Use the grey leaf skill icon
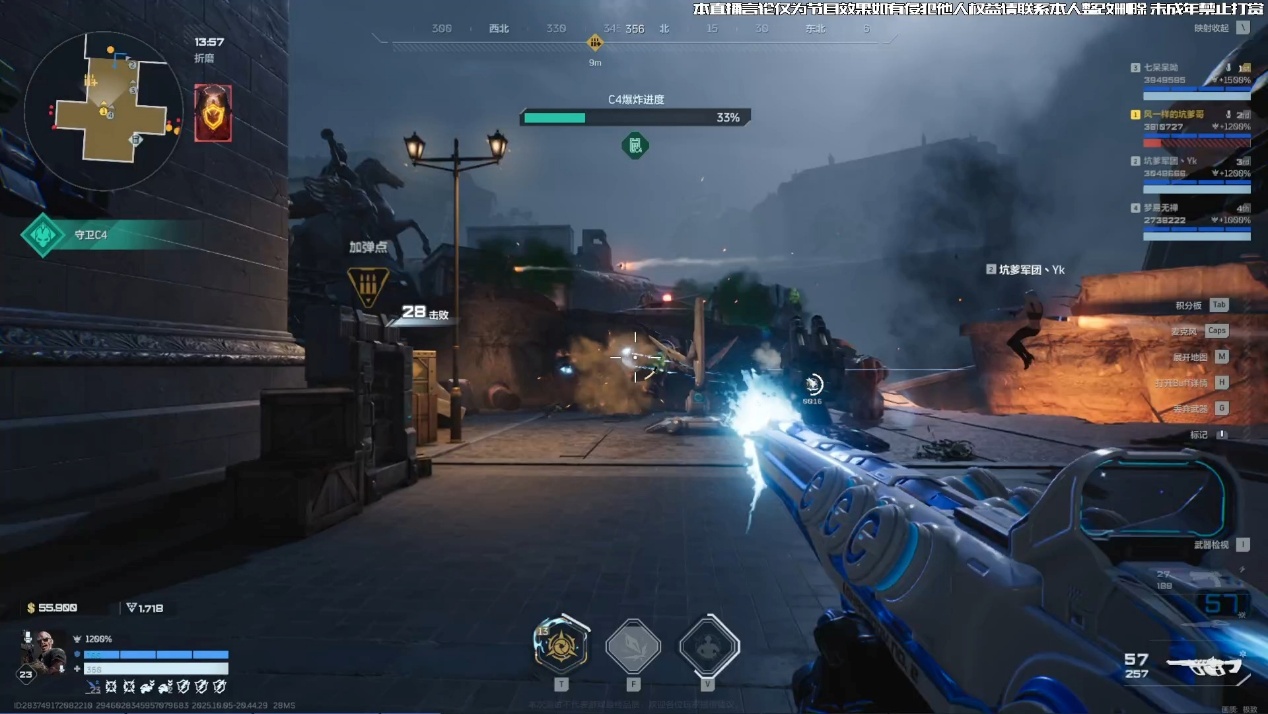Image resolution: width=1268 pixels, height=714 pixels. coord(633,646)
